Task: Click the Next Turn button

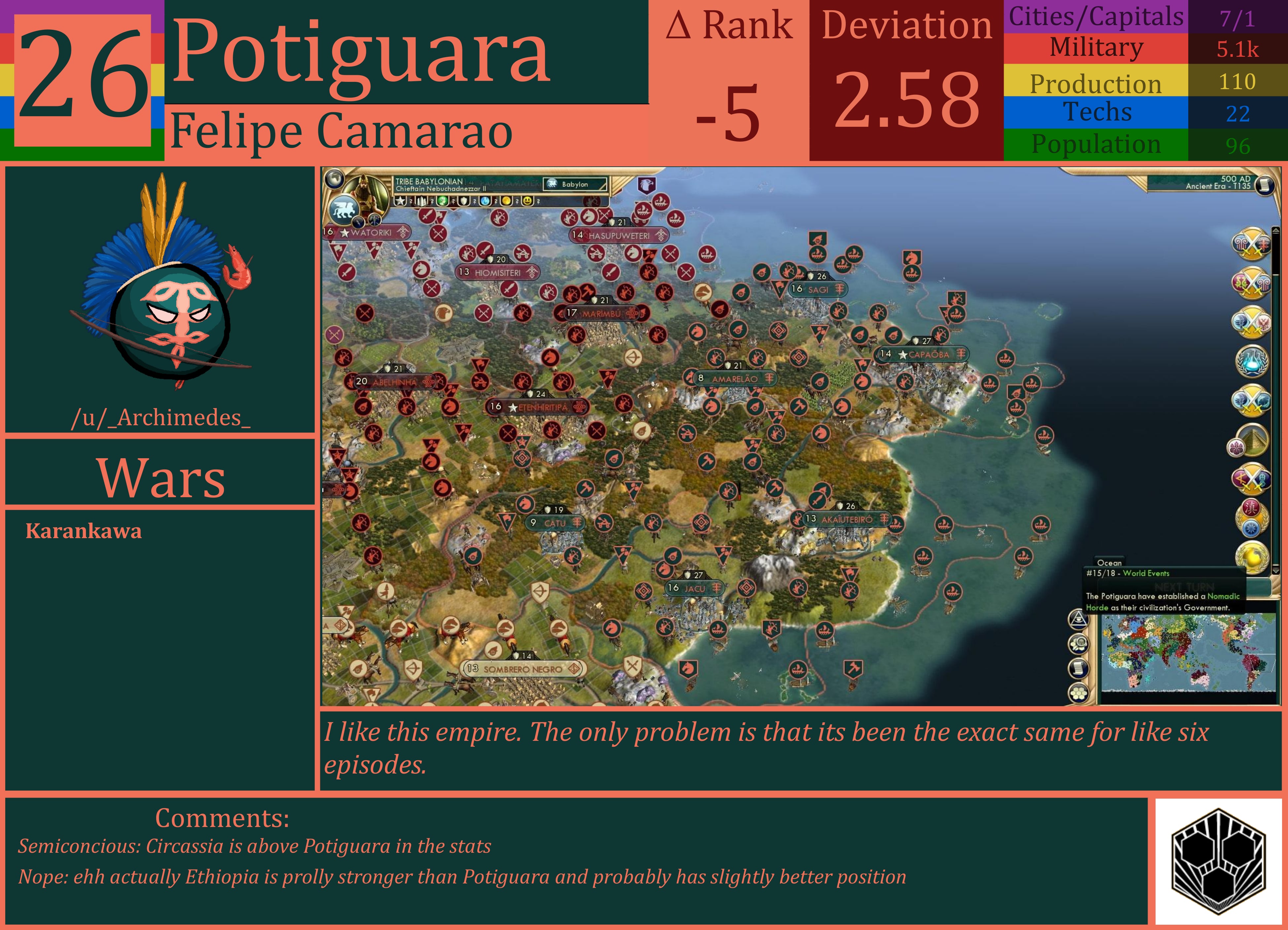Action: point(1184,587)
